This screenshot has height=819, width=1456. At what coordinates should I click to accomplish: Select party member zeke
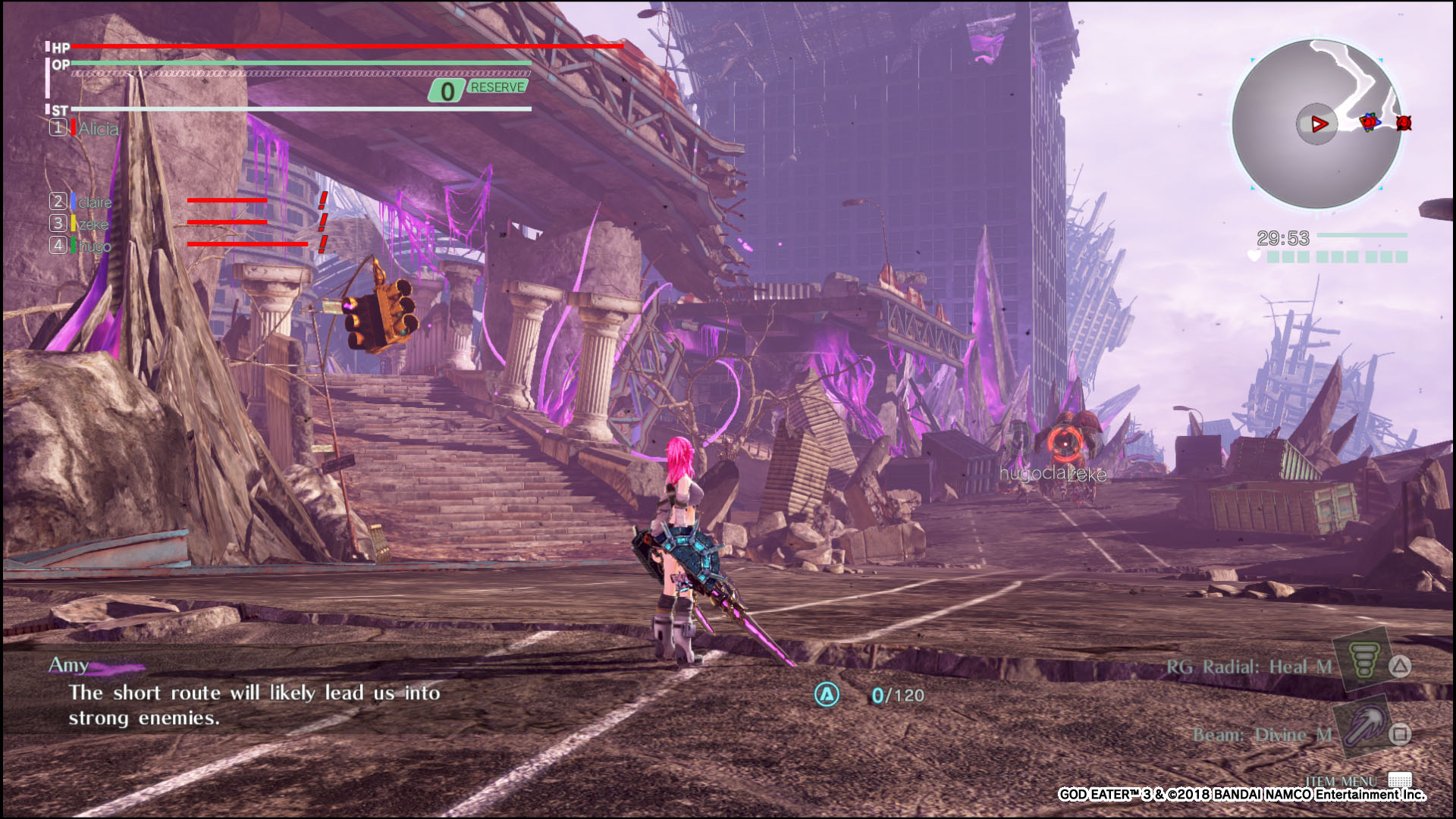pos(93,224)
